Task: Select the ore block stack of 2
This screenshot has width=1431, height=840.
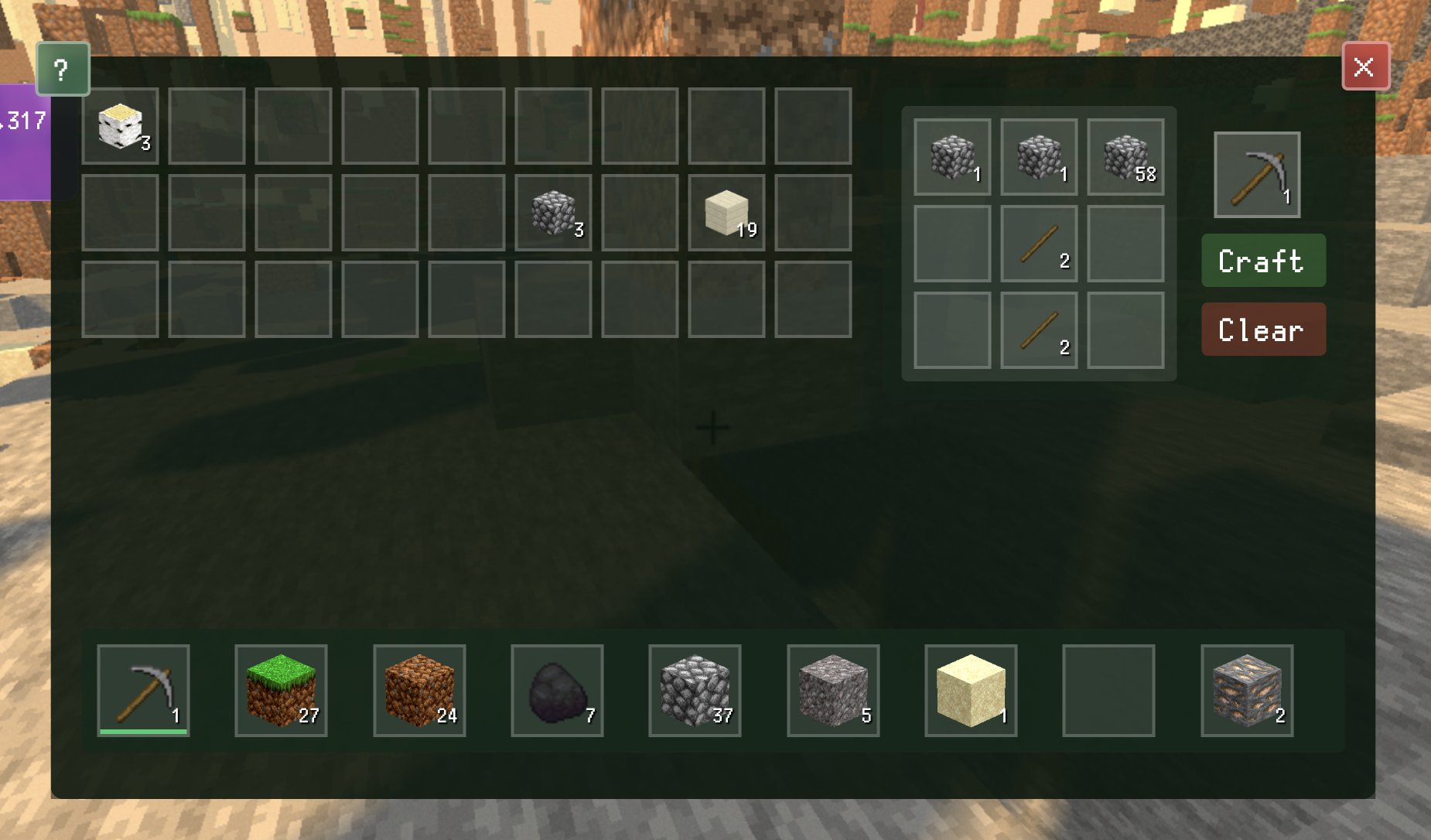Action: coord(1247,690)
